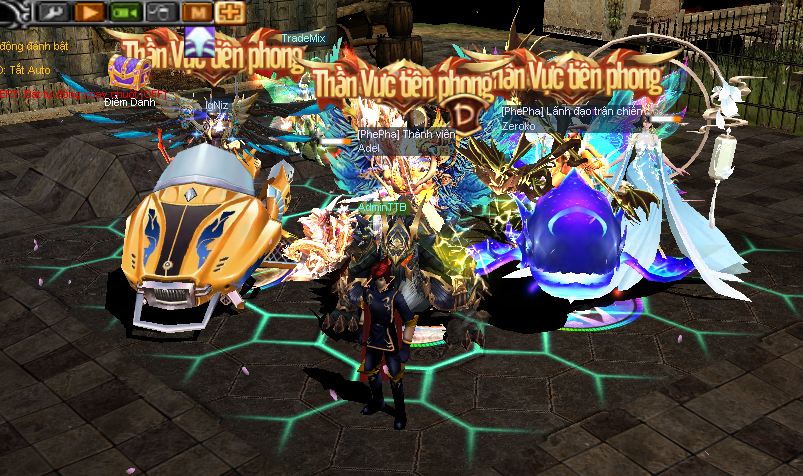Click the orange M button
803x476 pixels.
coord(198,13)
